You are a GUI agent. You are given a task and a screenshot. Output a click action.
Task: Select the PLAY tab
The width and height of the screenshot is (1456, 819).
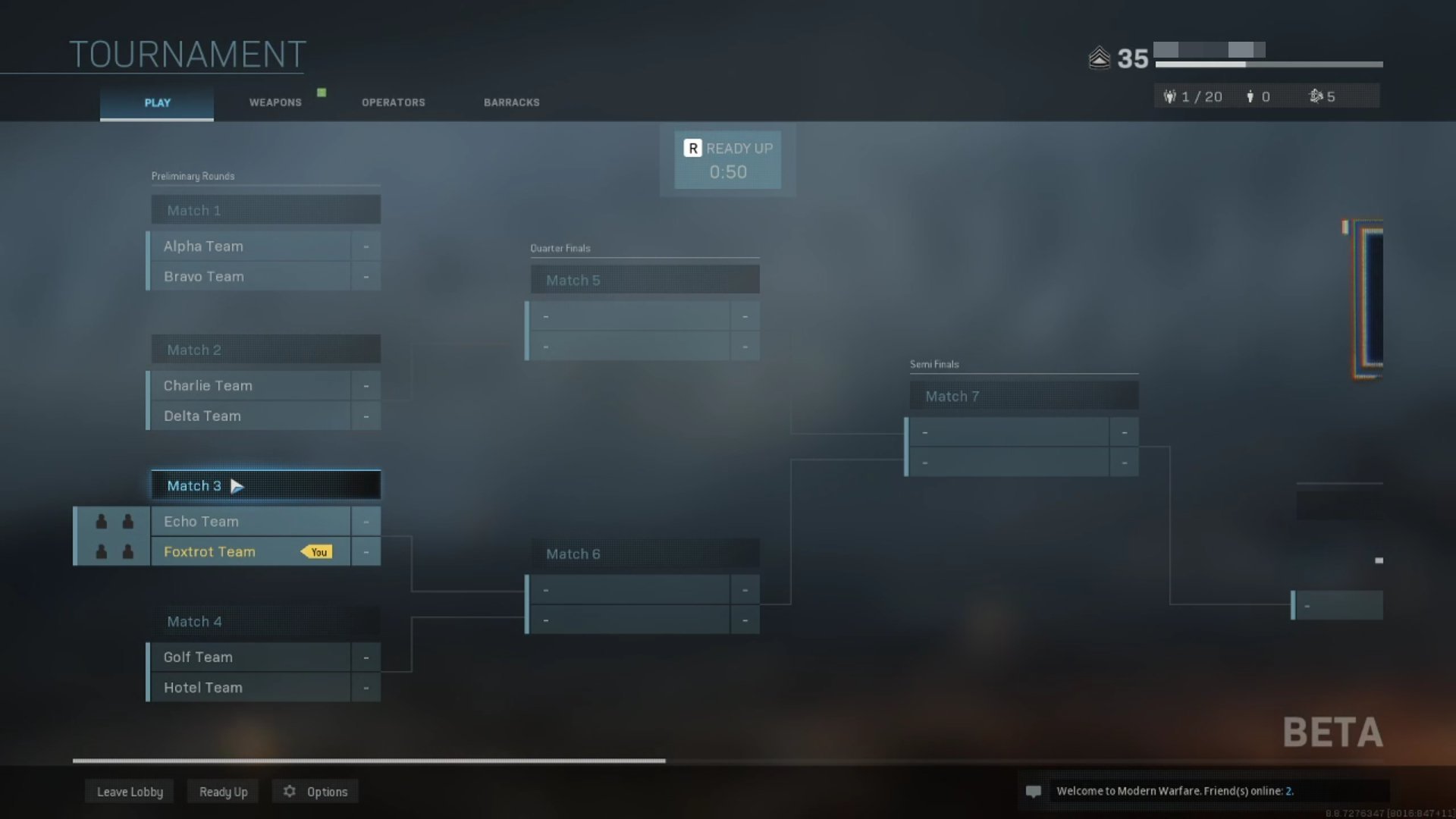coord(156,102)
